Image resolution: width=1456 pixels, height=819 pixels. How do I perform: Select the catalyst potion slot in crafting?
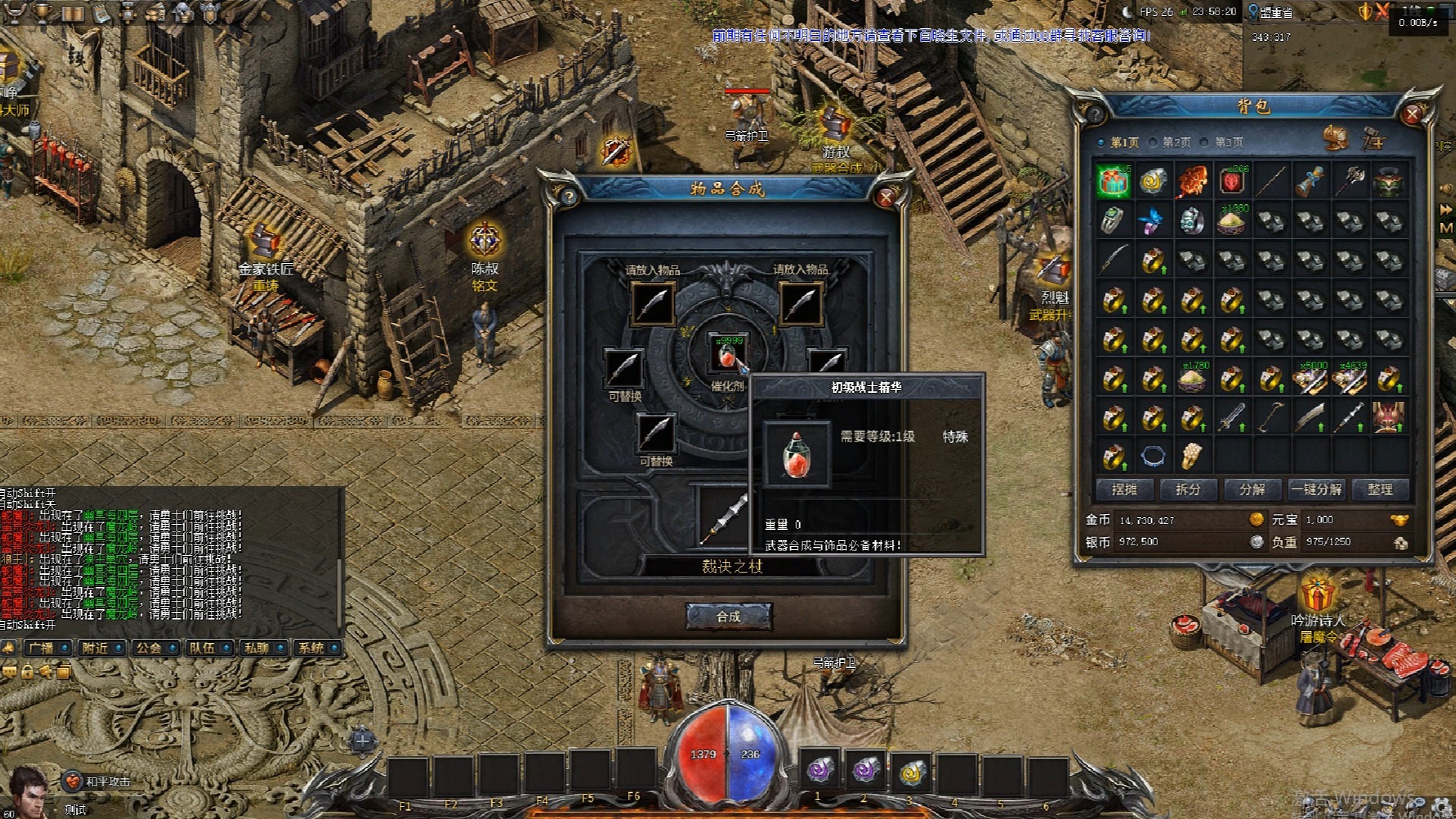726,354
